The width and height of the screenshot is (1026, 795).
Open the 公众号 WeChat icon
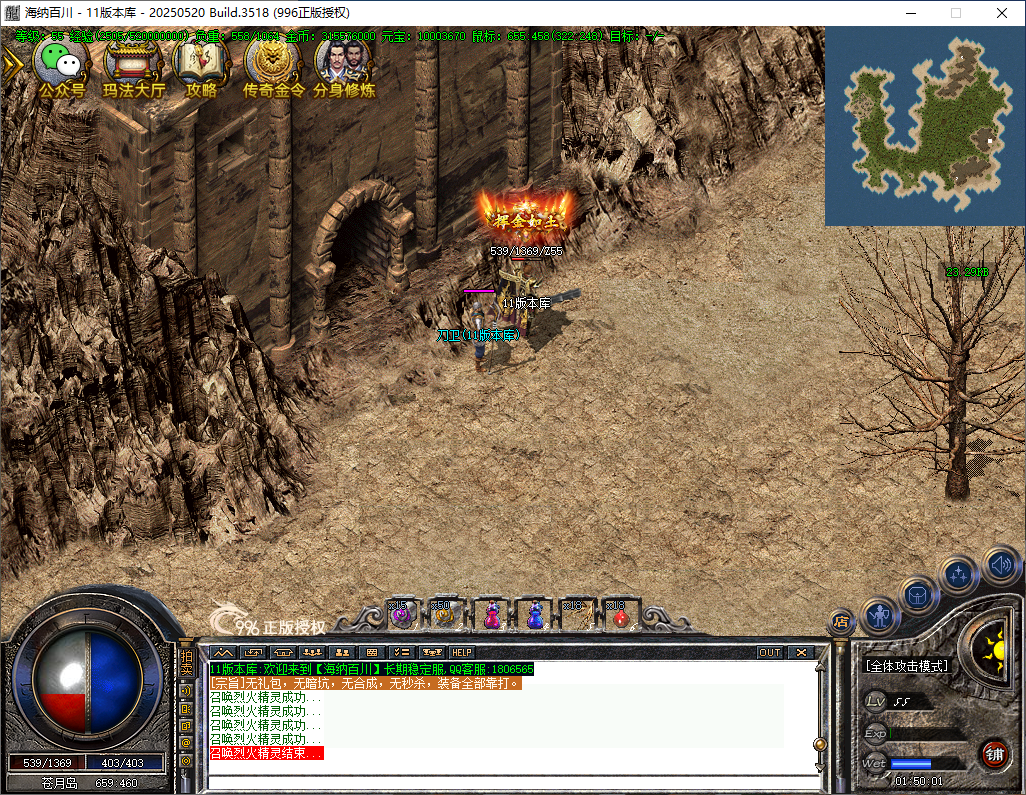(62, 62)
